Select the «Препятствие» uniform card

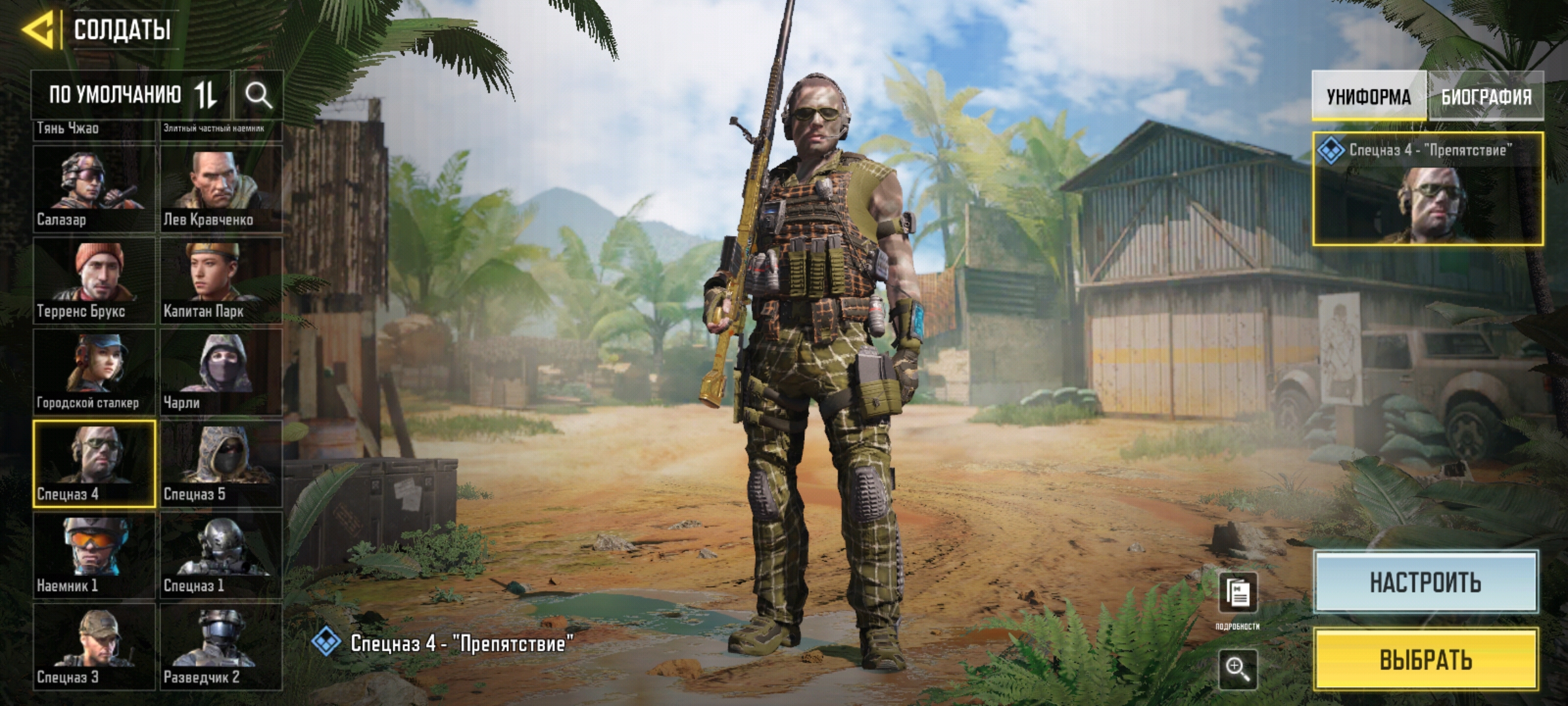click(x=1428, y=190)
